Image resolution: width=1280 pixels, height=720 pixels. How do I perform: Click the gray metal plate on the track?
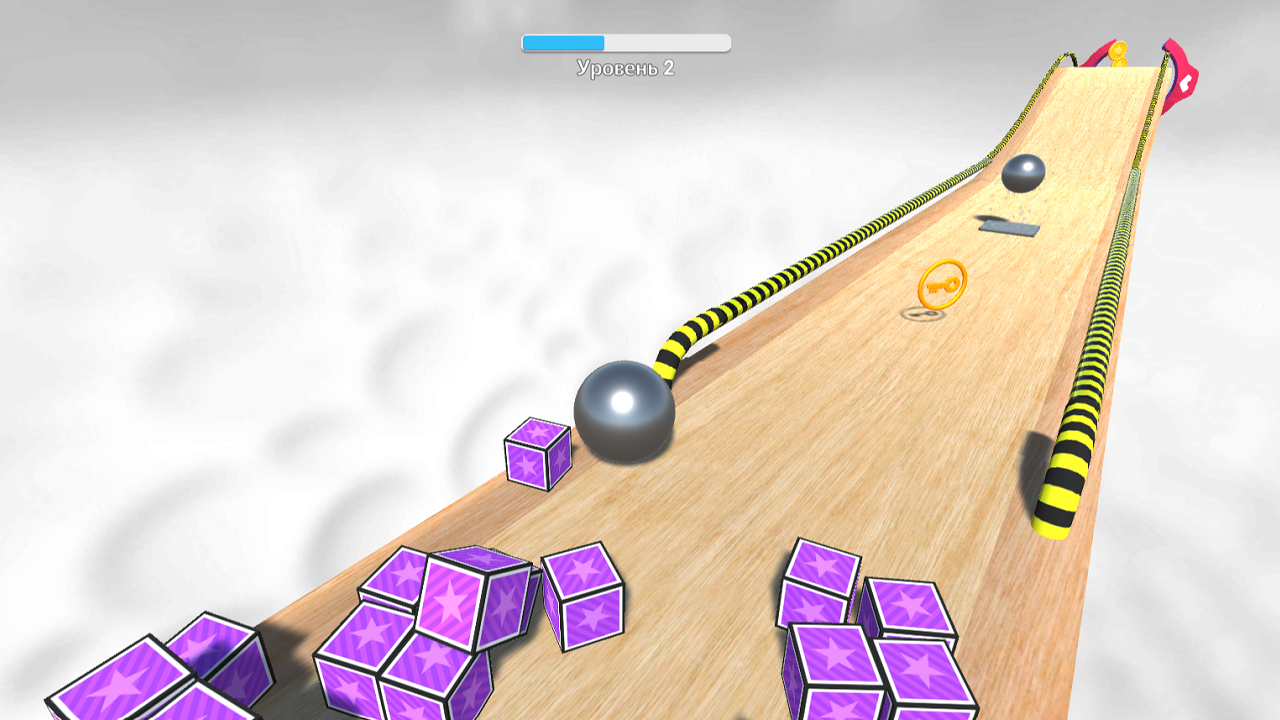(1010, 230)
